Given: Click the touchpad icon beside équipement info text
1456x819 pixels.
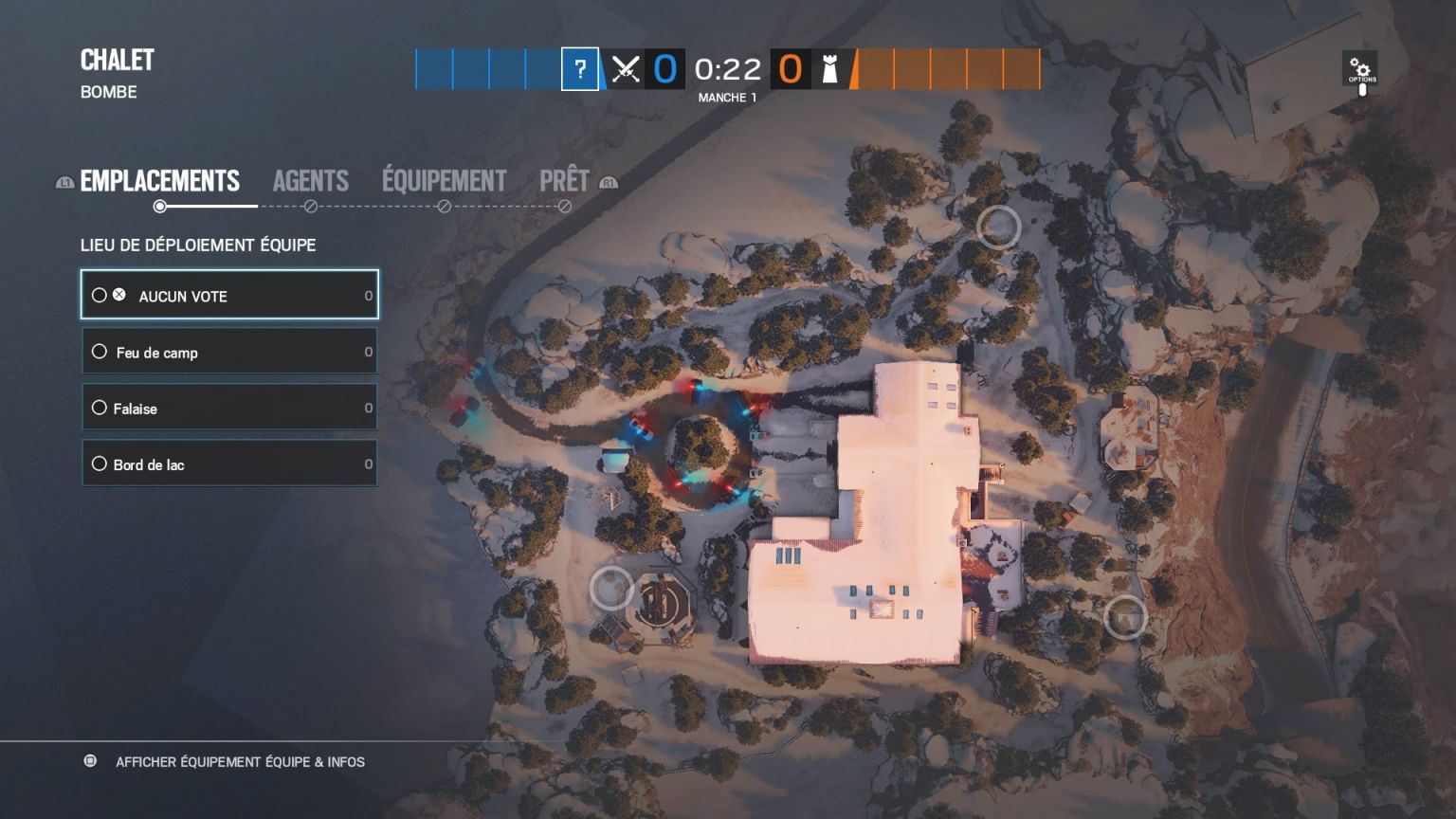Looking at the screenshot, I should (x=91, y=761).
